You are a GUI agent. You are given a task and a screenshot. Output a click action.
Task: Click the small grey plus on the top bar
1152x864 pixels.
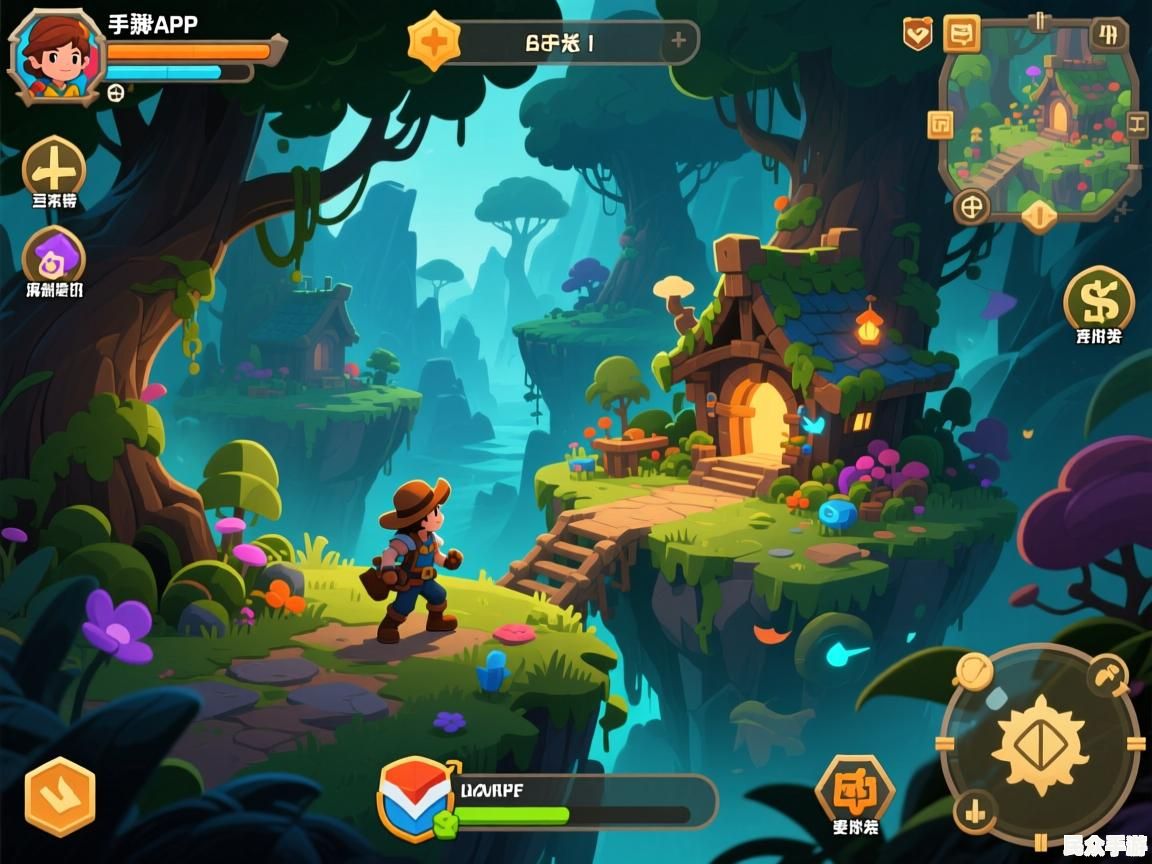point(678,41)
